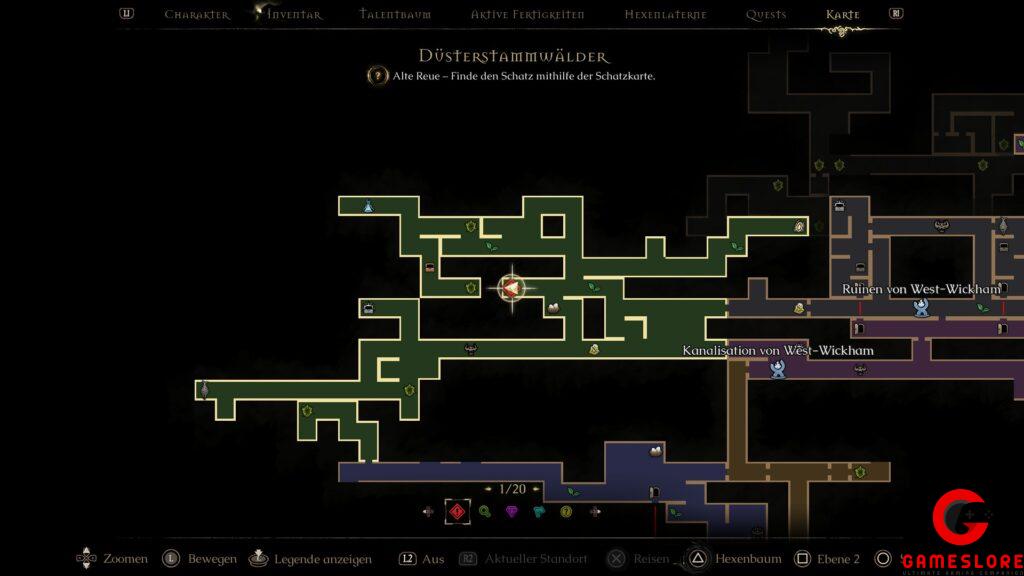Switch to the Hexenlaterne tab
The image size is (1024, 576).
665,15
